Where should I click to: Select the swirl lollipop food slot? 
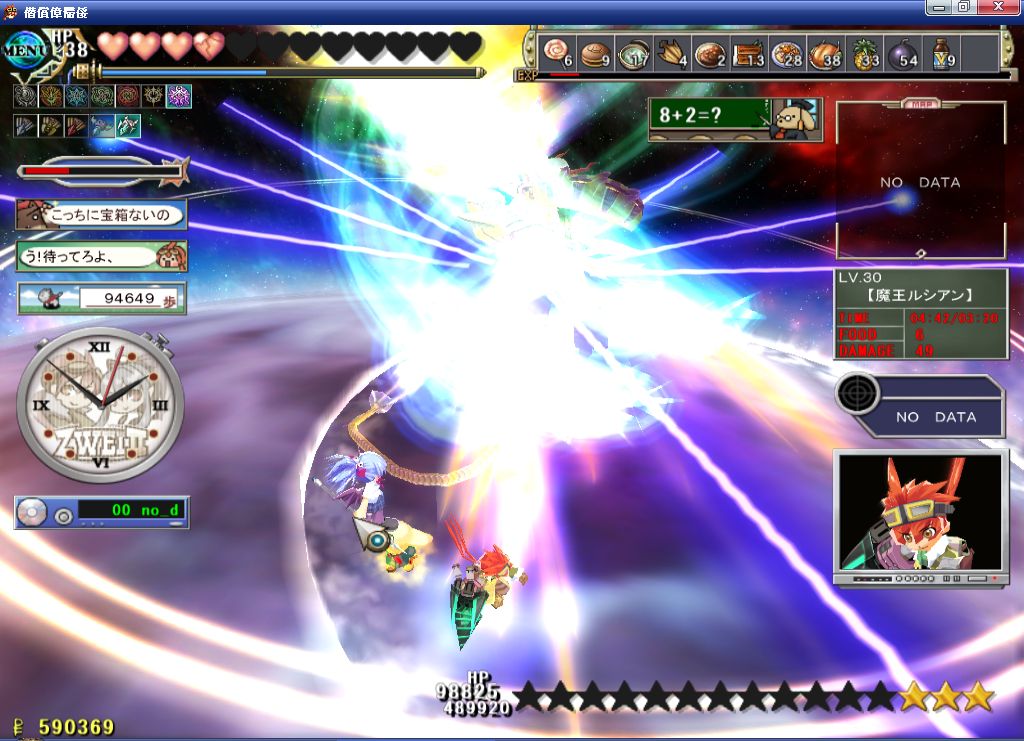(557, 53)
